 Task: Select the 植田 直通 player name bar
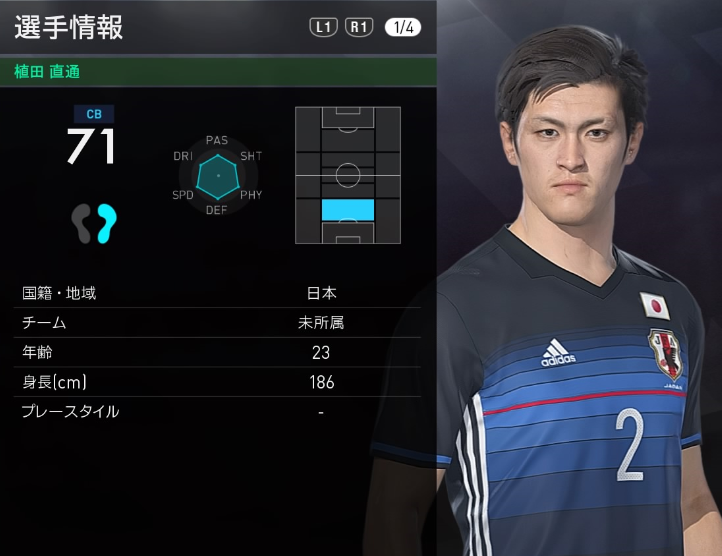(x=218, y=72)
